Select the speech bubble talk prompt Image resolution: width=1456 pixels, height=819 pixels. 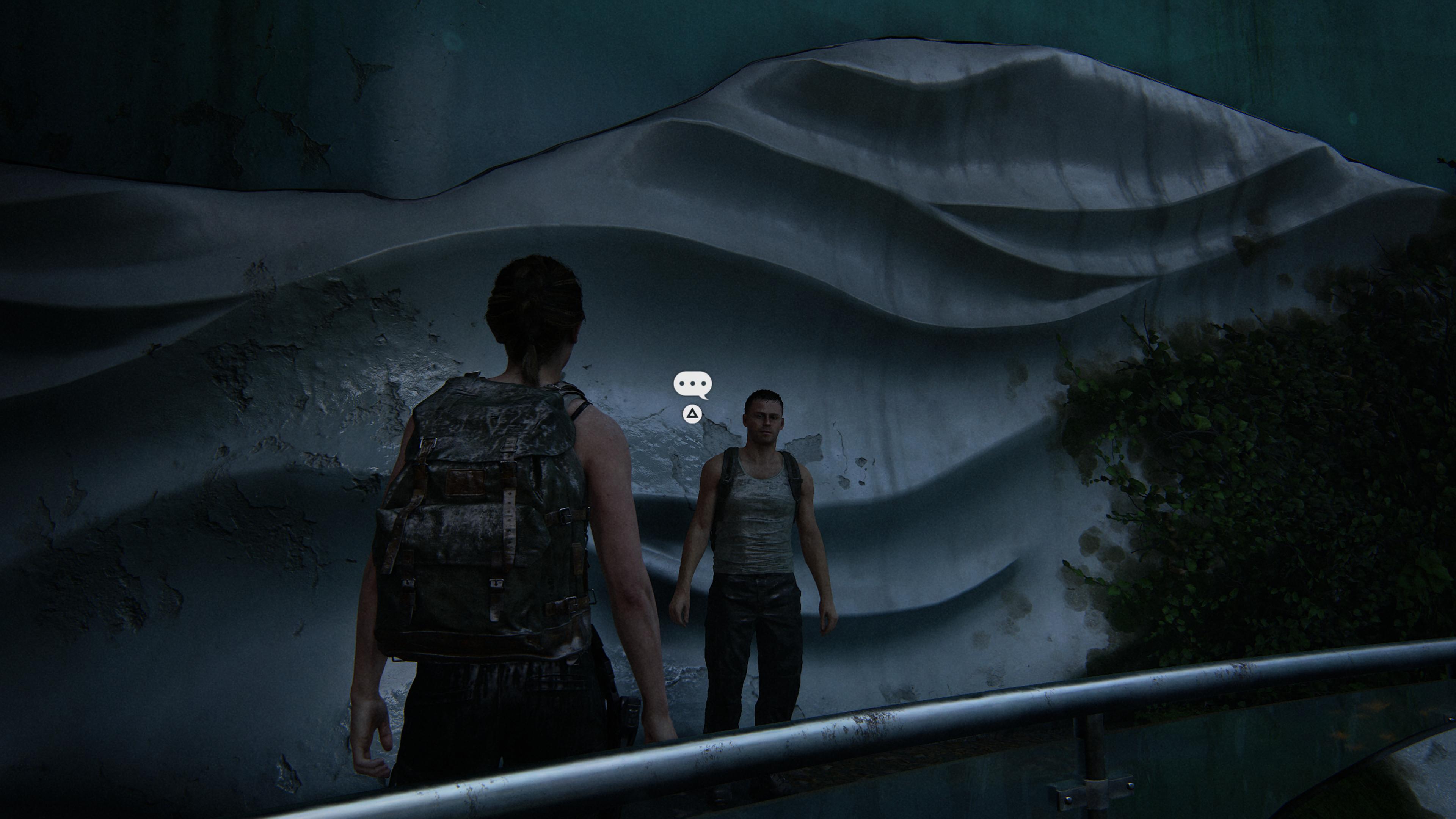click(692, 385)
